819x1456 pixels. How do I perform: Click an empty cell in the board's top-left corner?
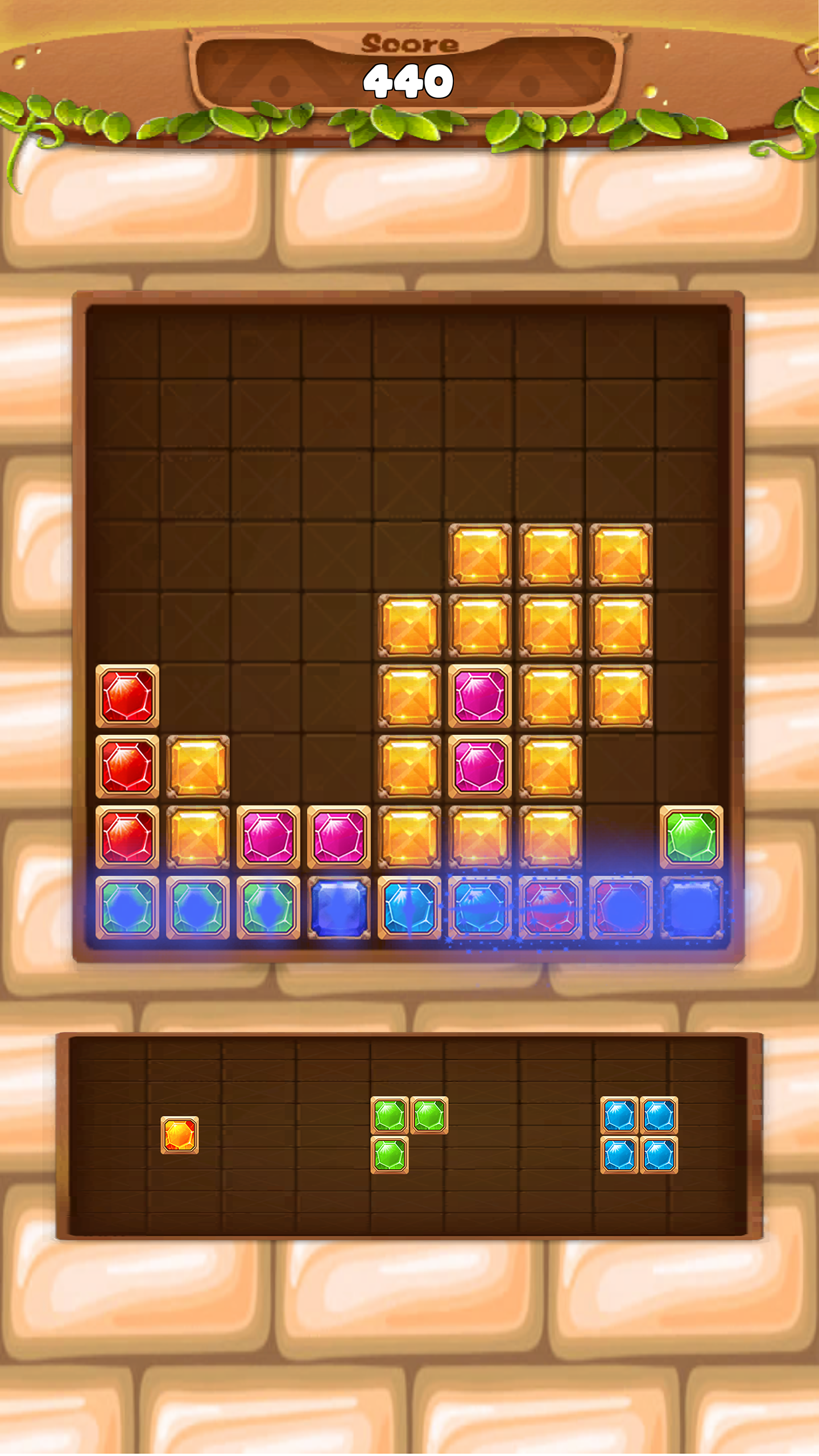pos(125,341)
